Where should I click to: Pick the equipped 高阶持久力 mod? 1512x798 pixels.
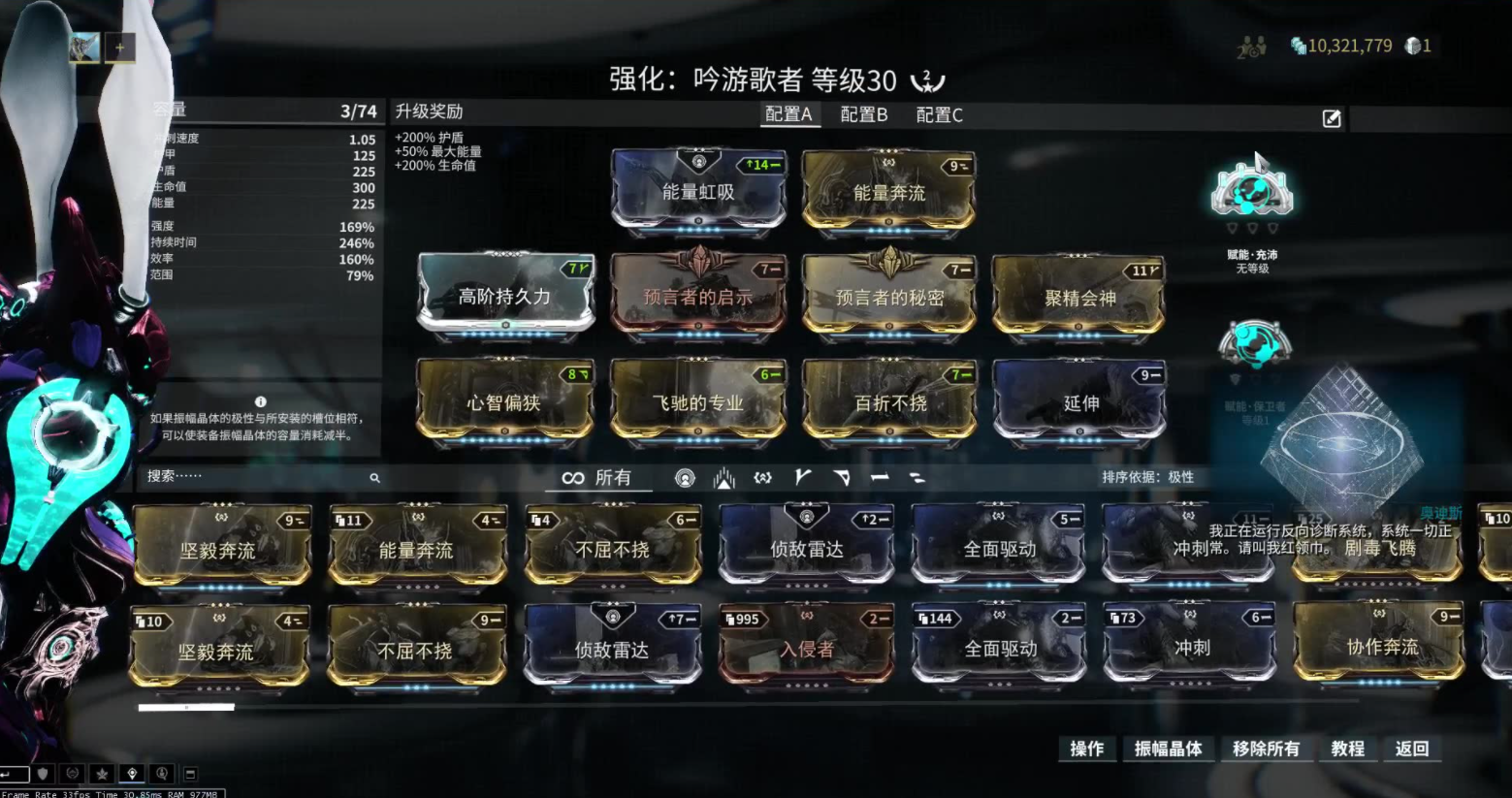click(x=504, y=296)
